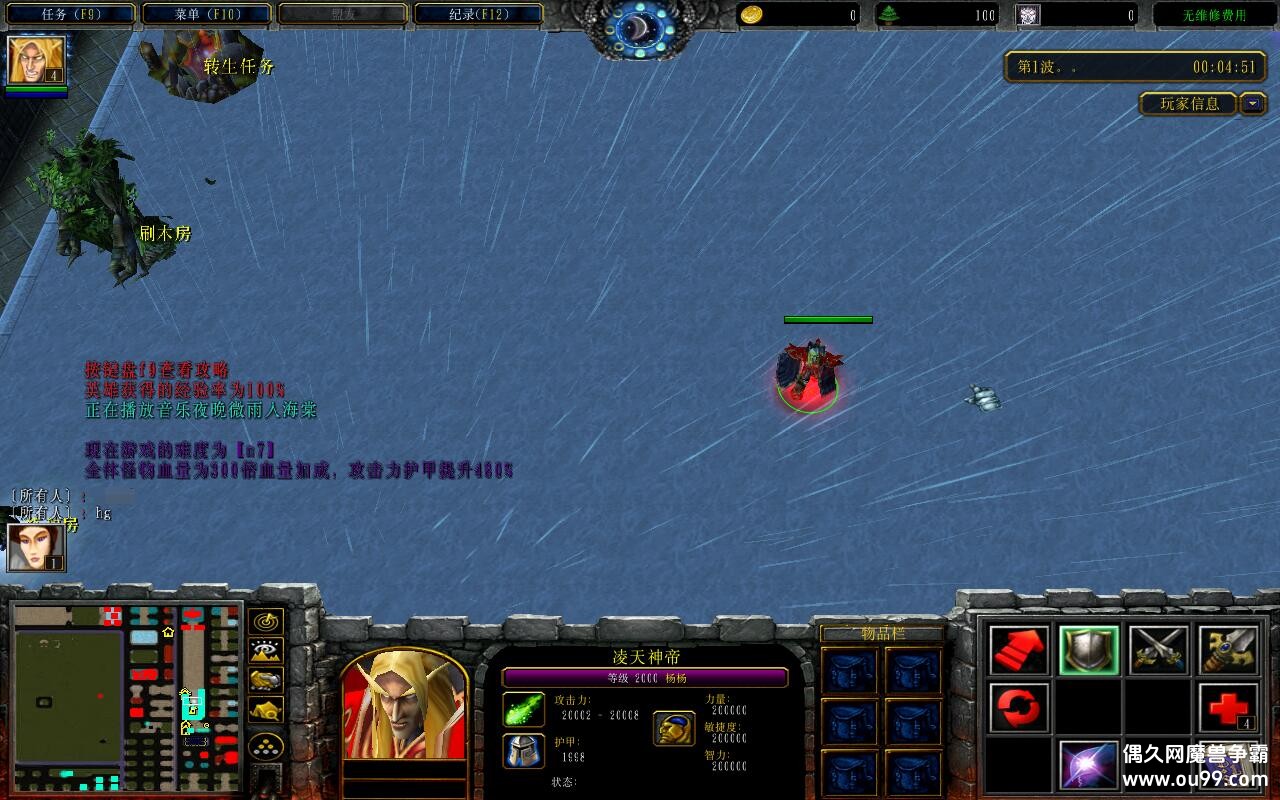The height and width of the screenshot is (800, 1280).
Task: Open the 任务 (F9) quest menu
Action: pos(70,14)
